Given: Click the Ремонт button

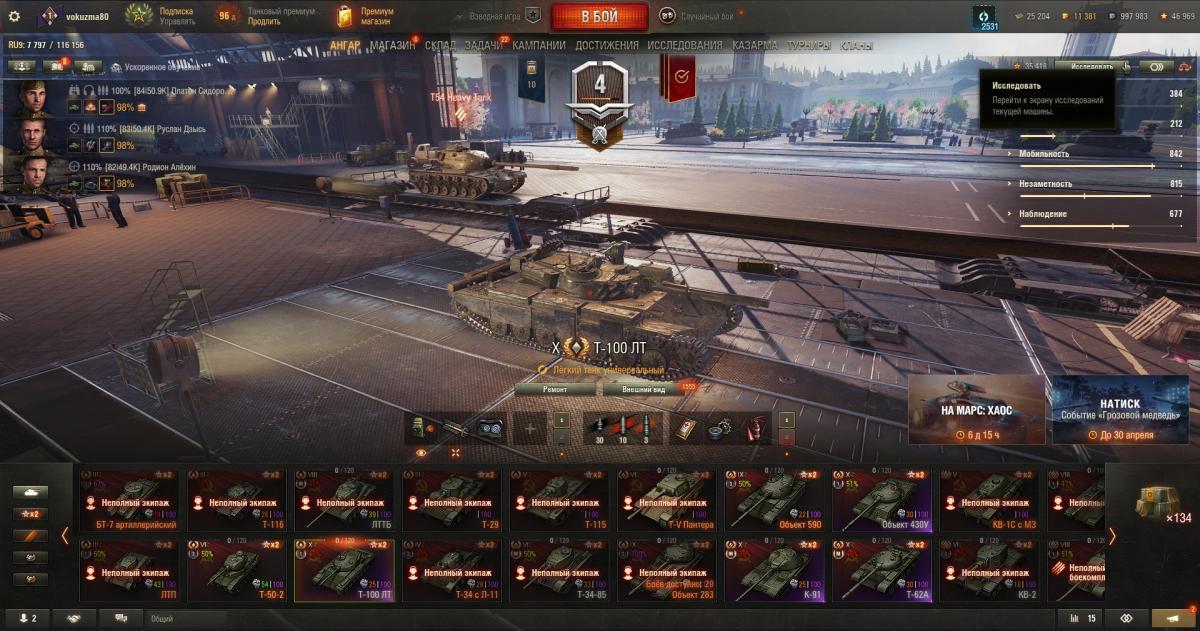Looking at the screenshot, I should [555, 389].
